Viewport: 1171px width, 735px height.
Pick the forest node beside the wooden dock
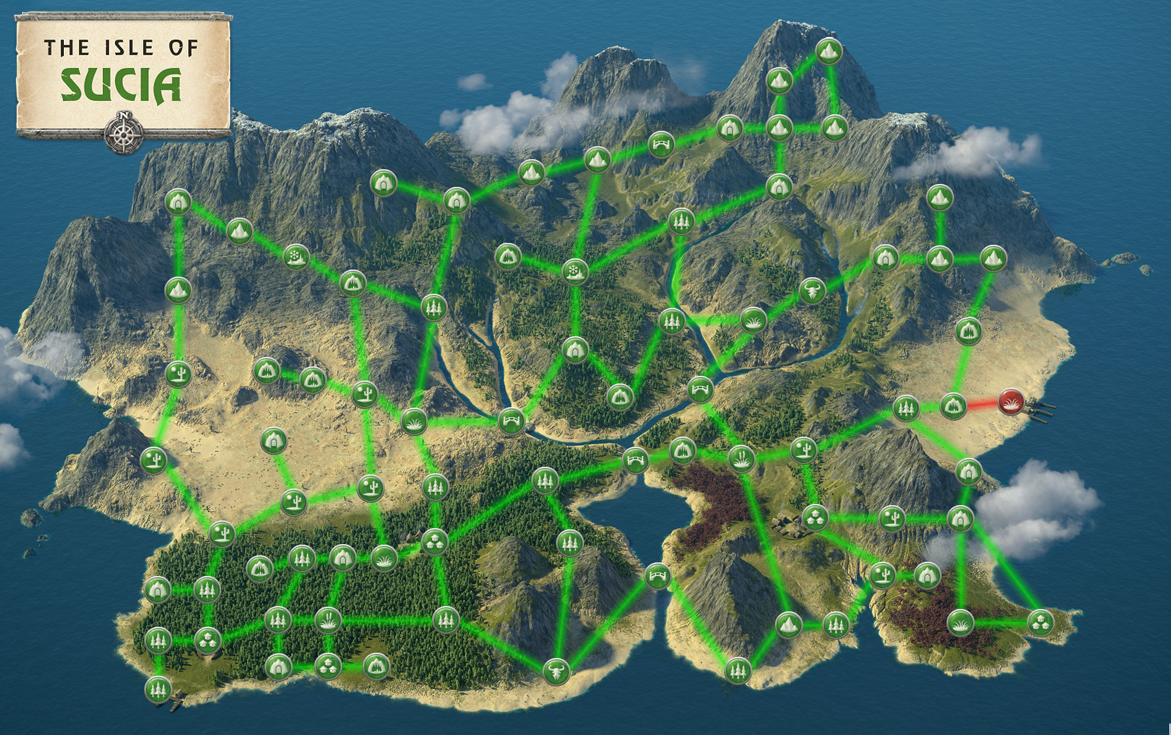point(158,688)
